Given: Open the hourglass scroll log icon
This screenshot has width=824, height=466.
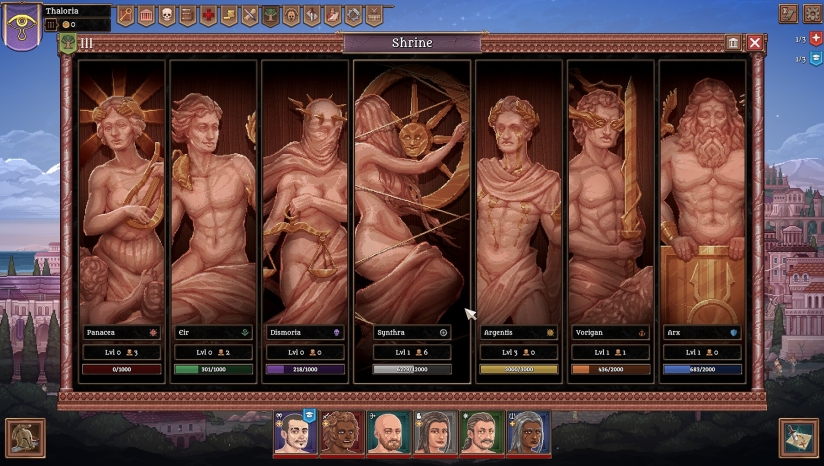Looking at the screenshot, I should click(x=788, y=14).
